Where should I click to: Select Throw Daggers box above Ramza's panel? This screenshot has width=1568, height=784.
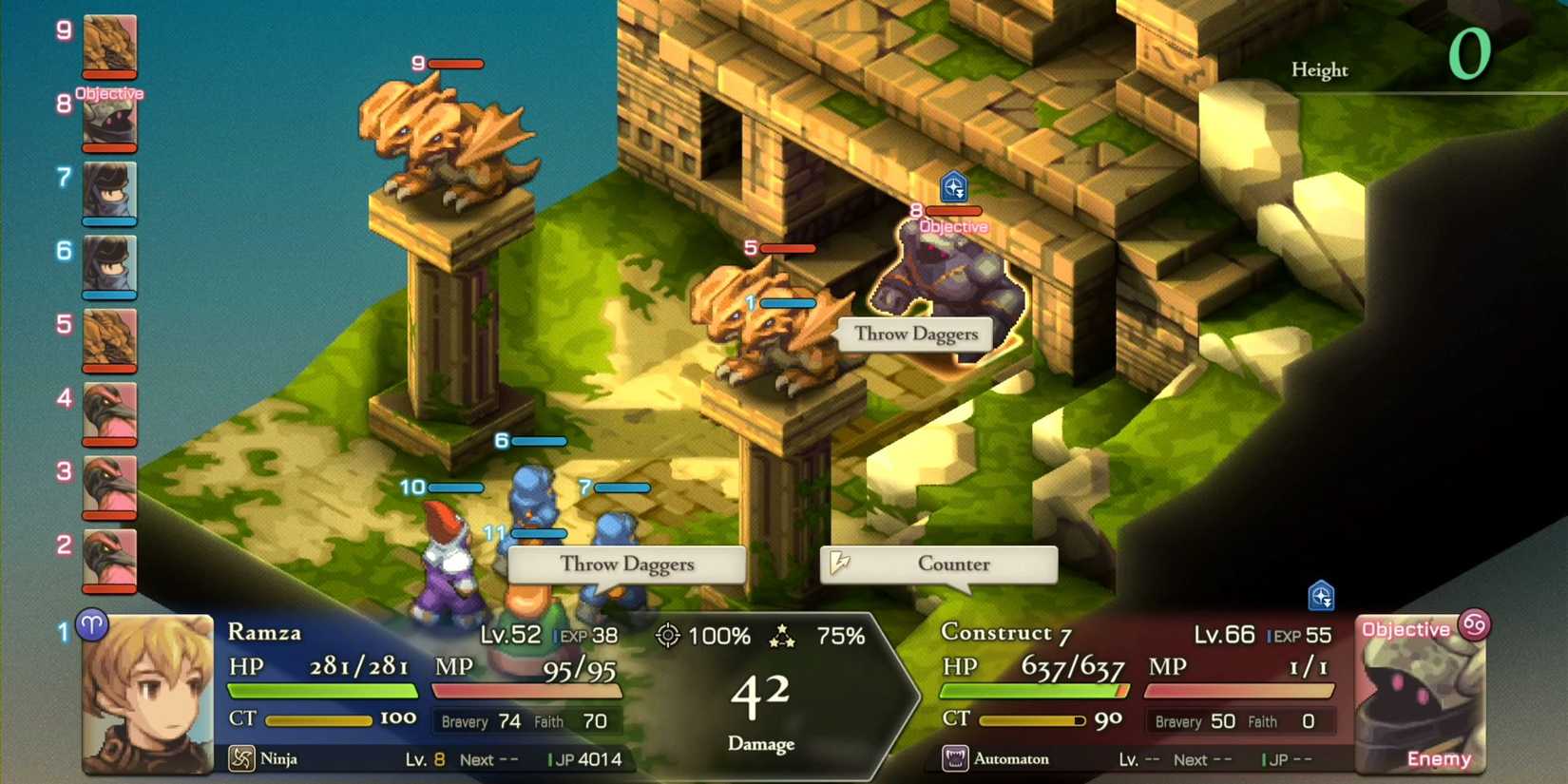626,564
